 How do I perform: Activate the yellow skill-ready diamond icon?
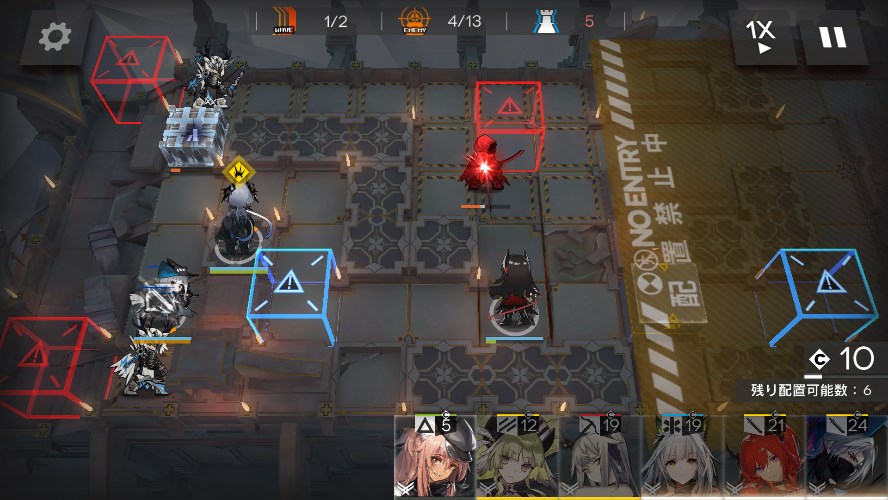[240, 172]
